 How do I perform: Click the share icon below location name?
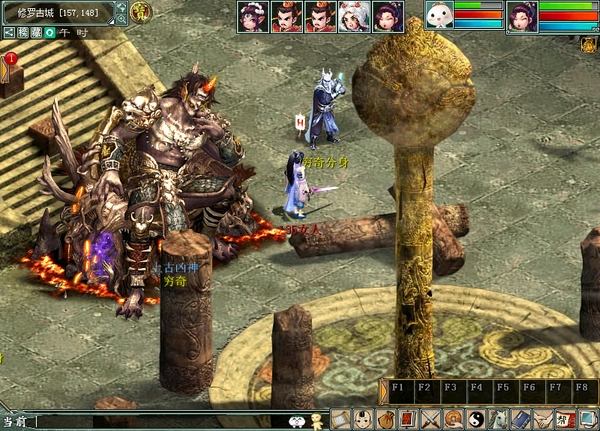coord(8,32)
